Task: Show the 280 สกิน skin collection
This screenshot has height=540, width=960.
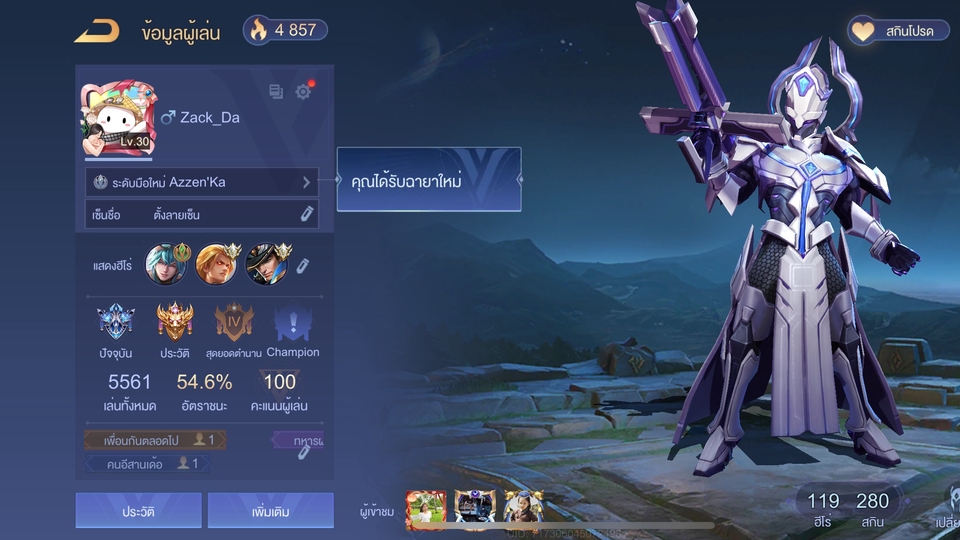Action: 872,508
